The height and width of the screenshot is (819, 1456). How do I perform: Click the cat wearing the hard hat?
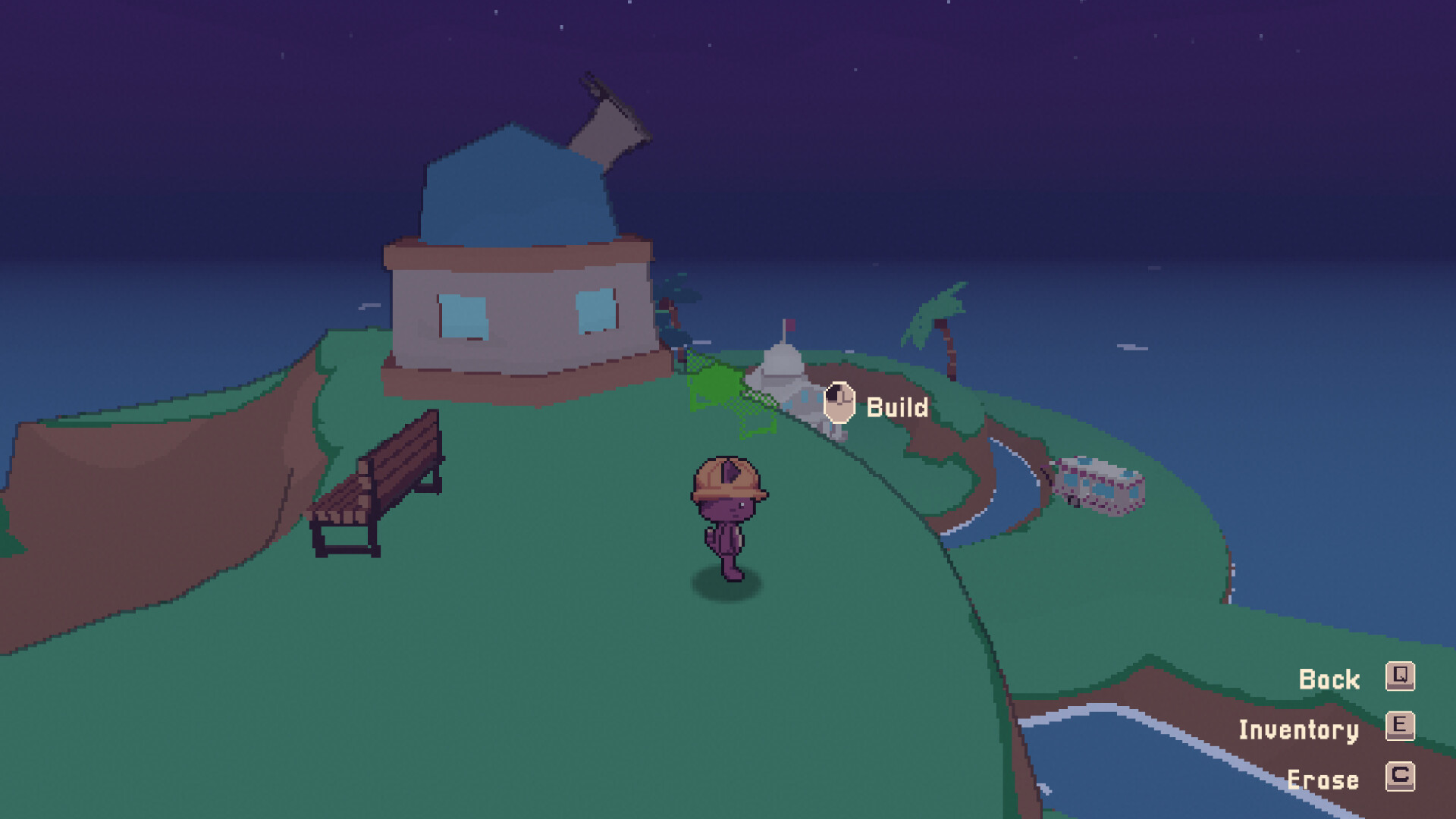click(x=728, y=508)
